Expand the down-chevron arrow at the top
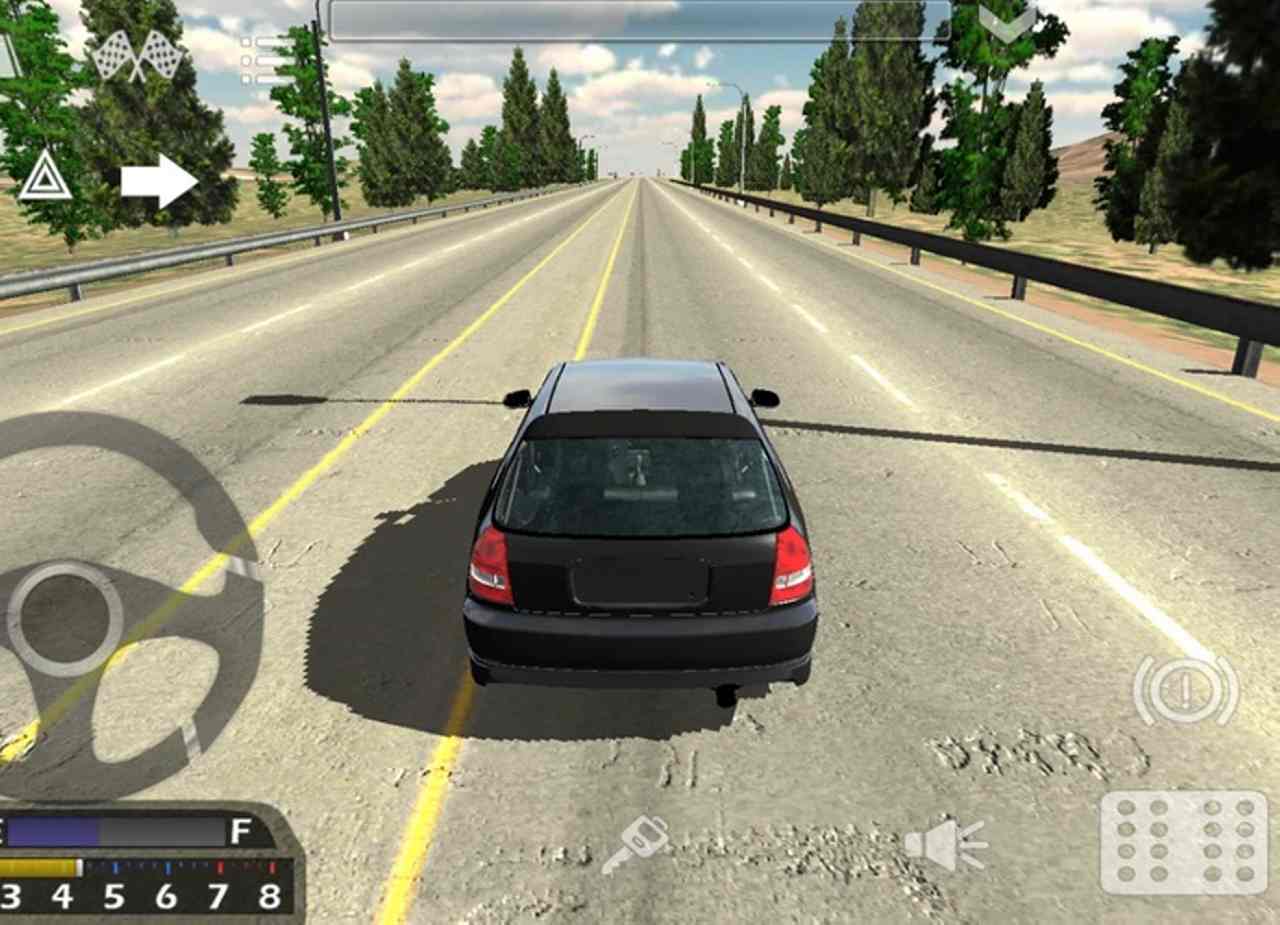 [1007, 22]
